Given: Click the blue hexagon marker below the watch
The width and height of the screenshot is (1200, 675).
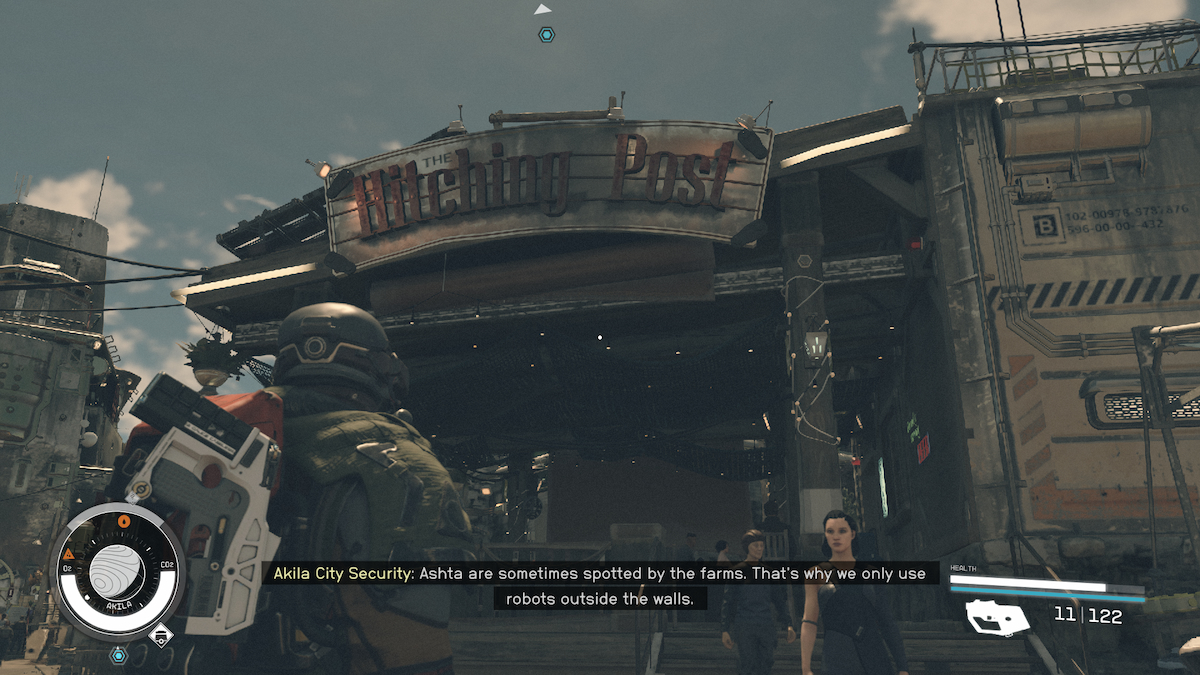Looking at the screenshot, I should coord(119,656).
